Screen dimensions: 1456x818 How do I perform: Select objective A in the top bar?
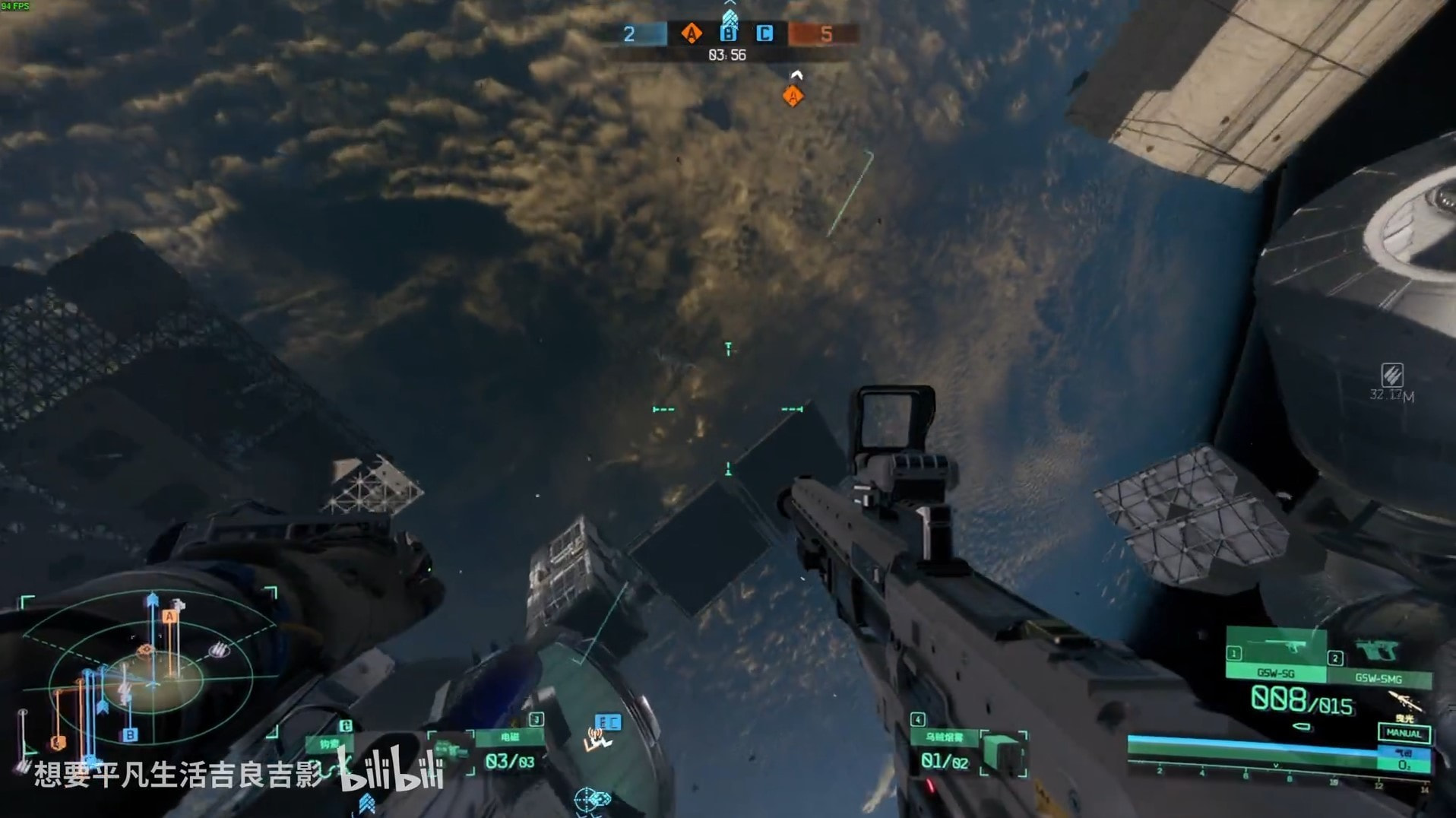(691, 33)
